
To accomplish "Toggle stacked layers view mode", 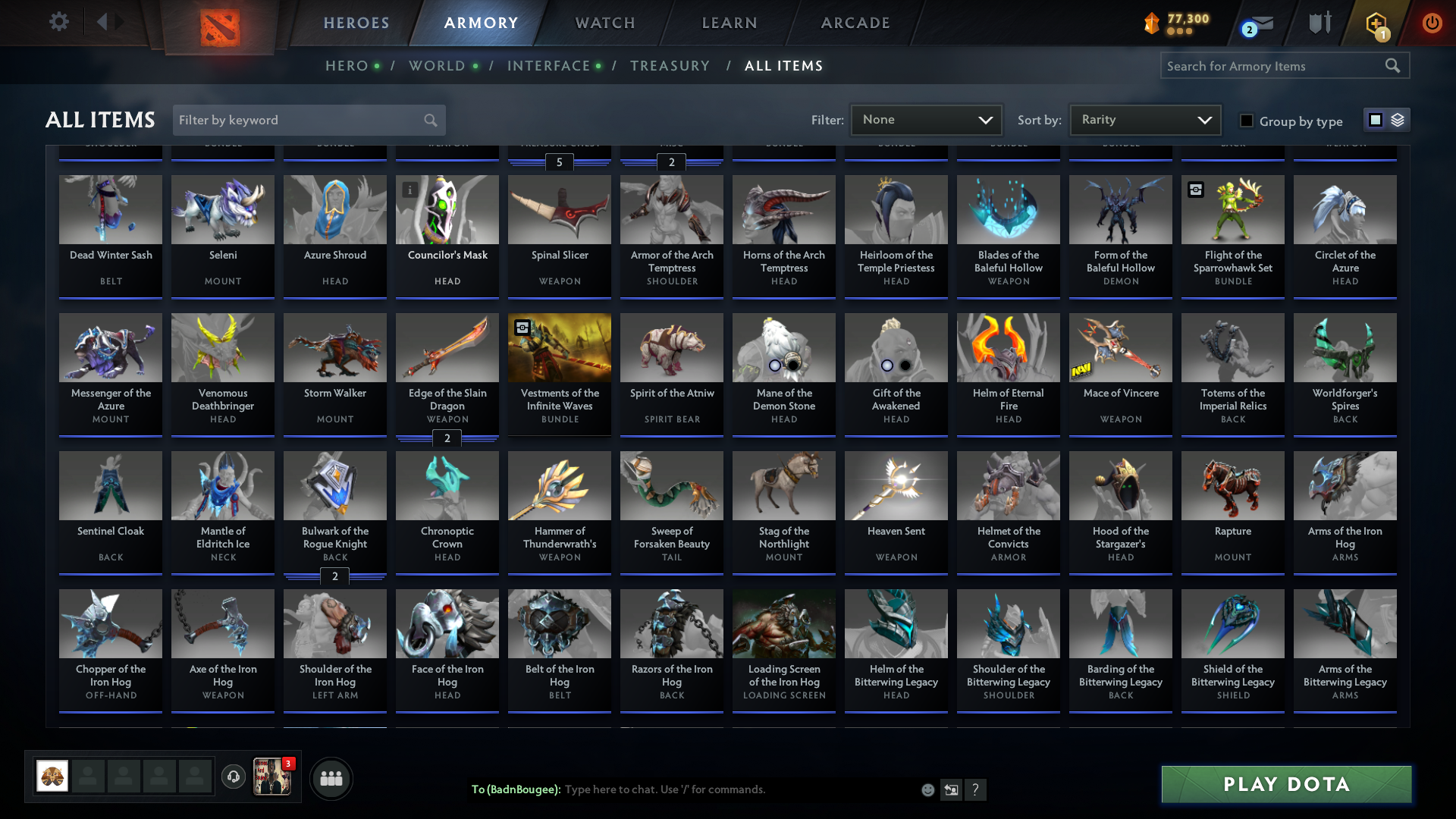I will tap(1397, 119).
